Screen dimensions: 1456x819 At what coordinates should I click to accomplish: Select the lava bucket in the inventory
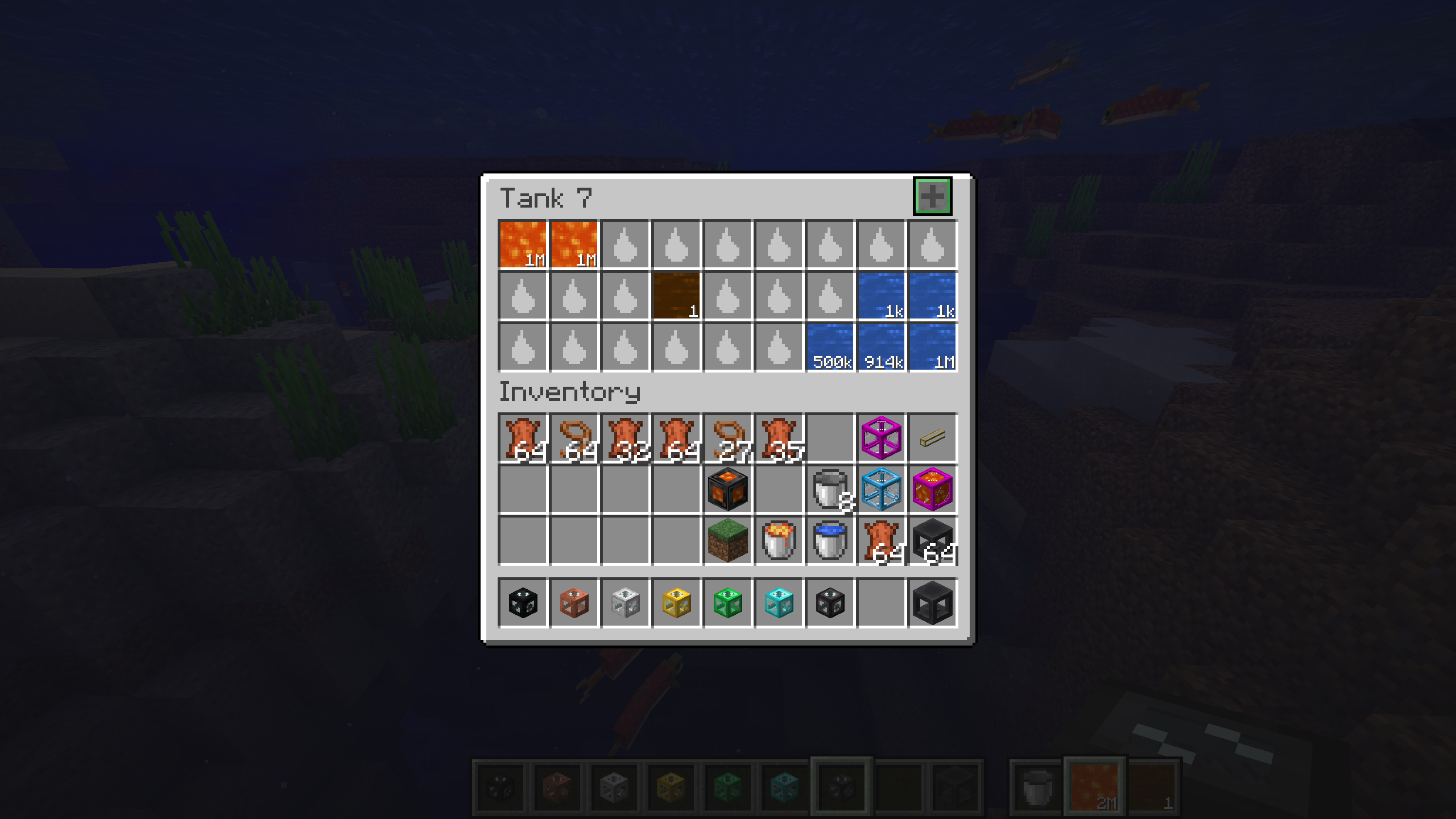[778, 539]
